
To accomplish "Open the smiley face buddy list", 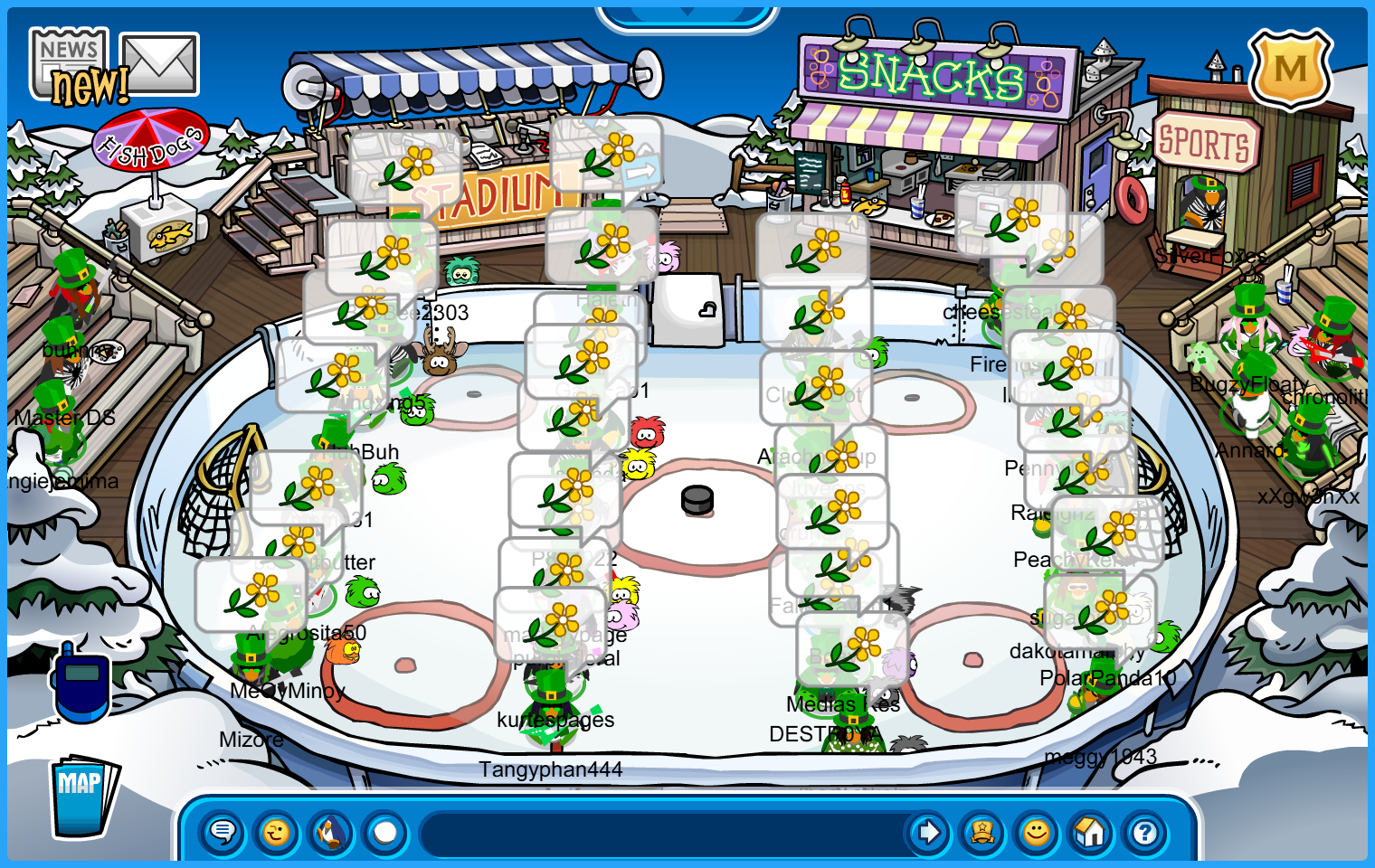I will point(1037,832).
